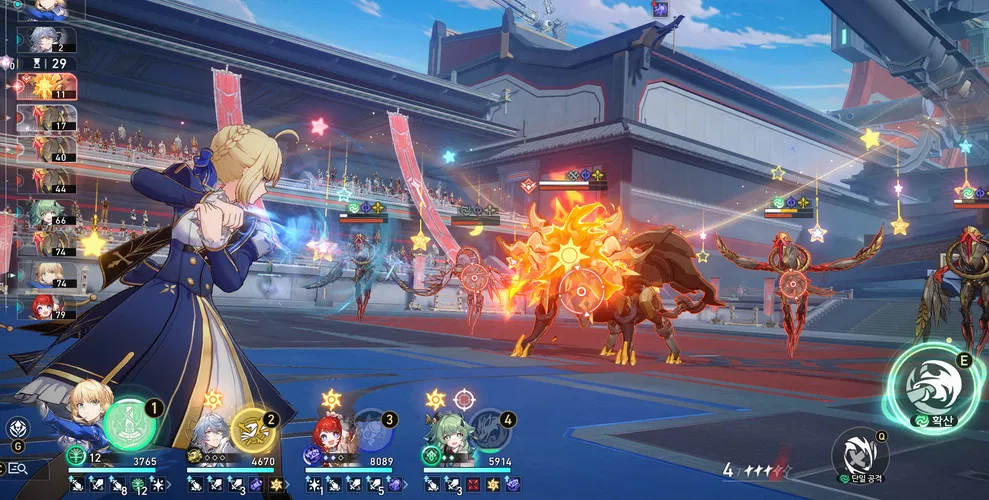This screenshot has height=500, width=989.
Task: Select the red-haired character's turn order entry at 79
Action: pyautogui.click(x=40, y=305)
